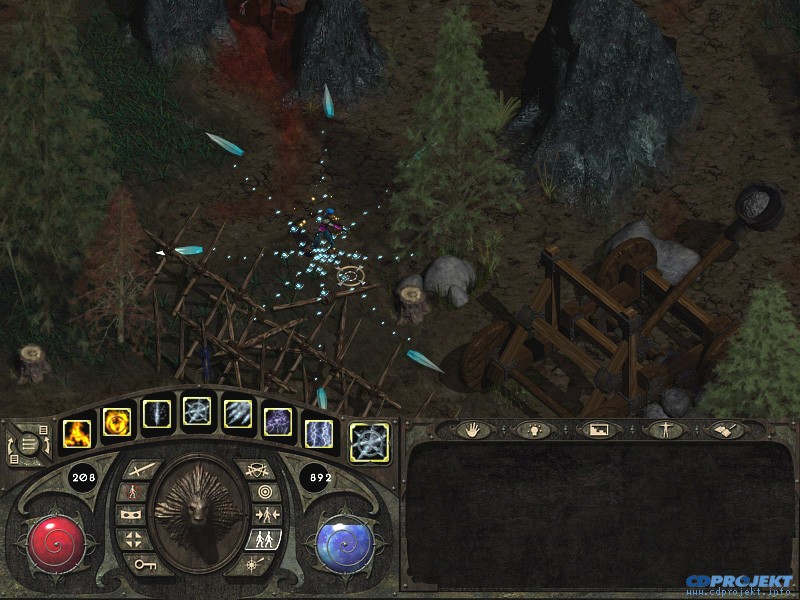Click the large active frost star spell
The width and height of the screenshot is (800, 600).
pos(369,442)
